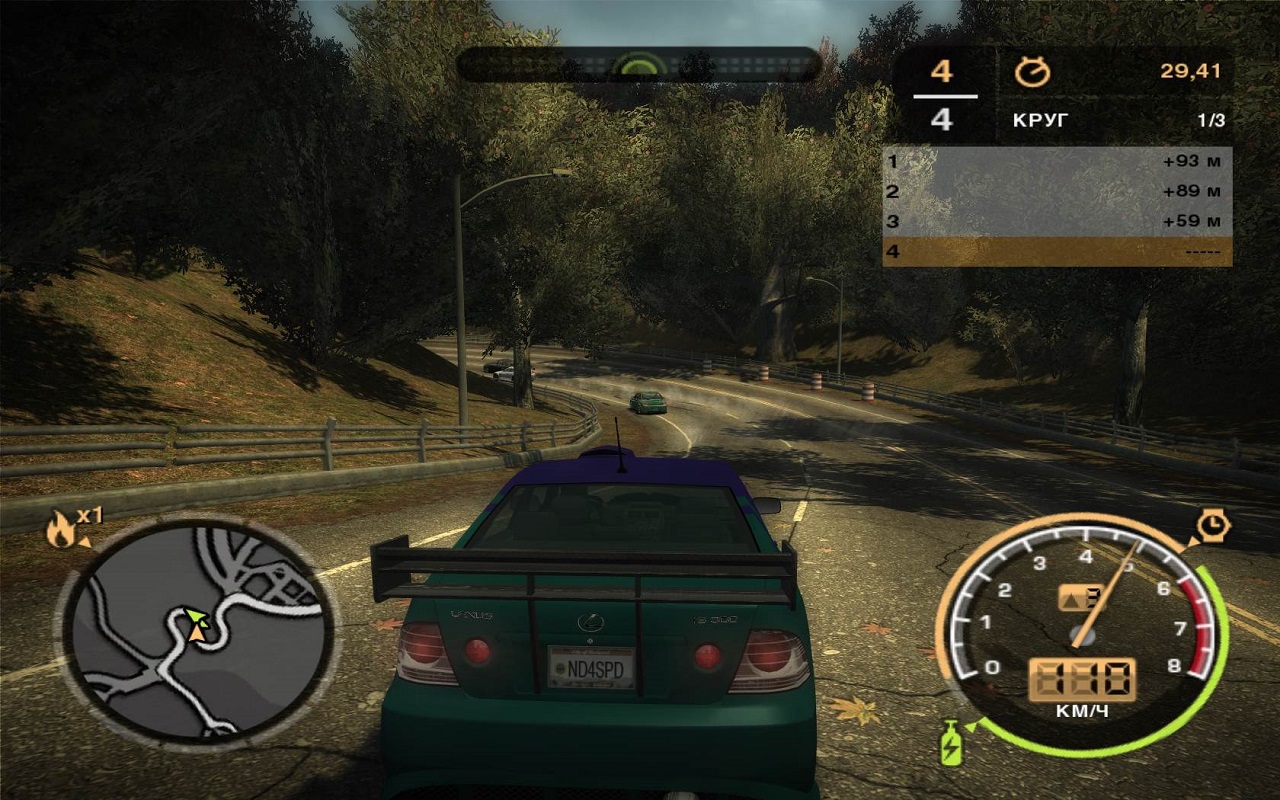1280x800 pixels.
Task: Select the orange player arrow on the minimap
Action: (198, 631)
